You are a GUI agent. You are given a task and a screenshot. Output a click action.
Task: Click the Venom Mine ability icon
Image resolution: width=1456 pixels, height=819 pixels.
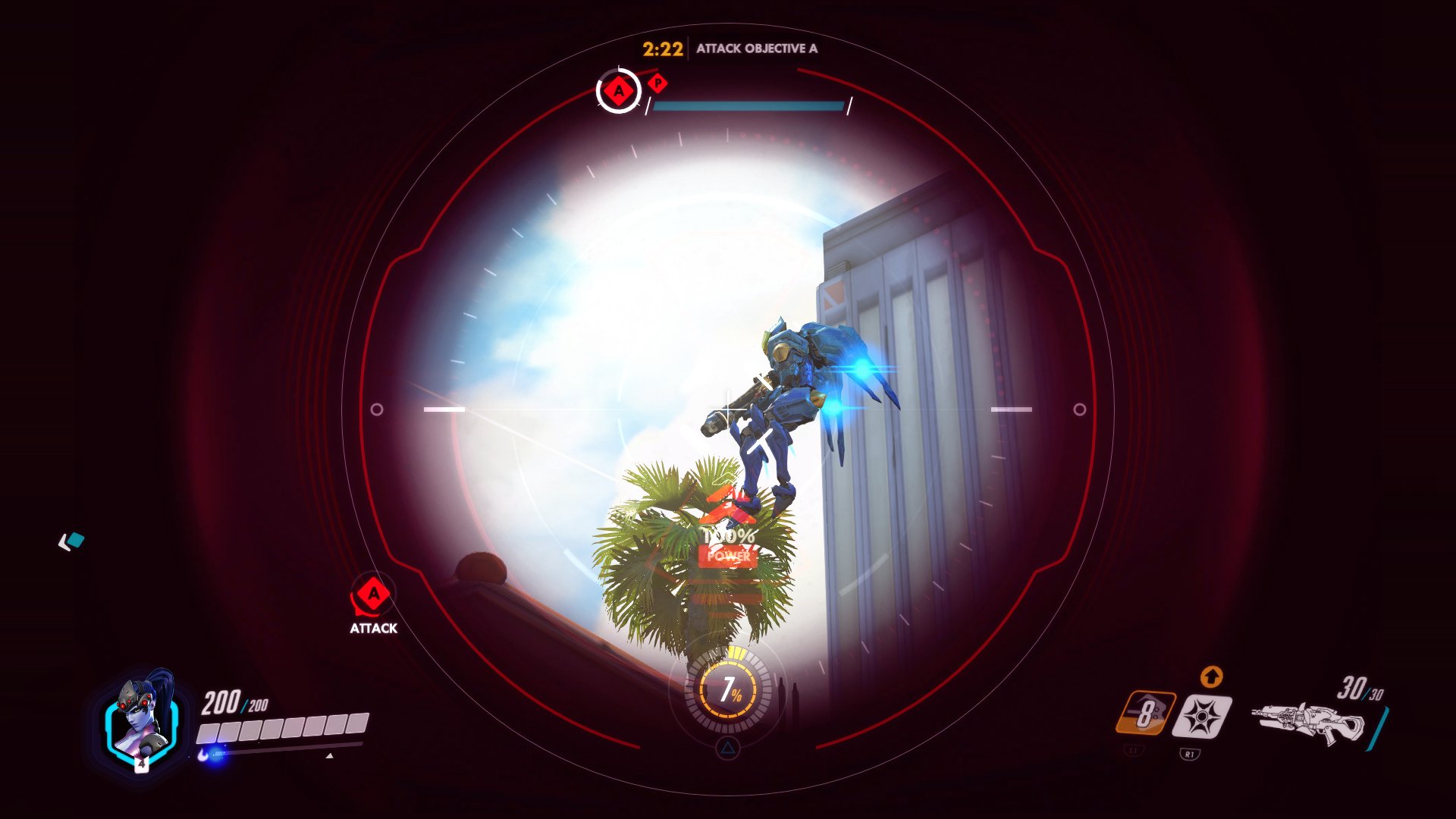(1203, 715)
